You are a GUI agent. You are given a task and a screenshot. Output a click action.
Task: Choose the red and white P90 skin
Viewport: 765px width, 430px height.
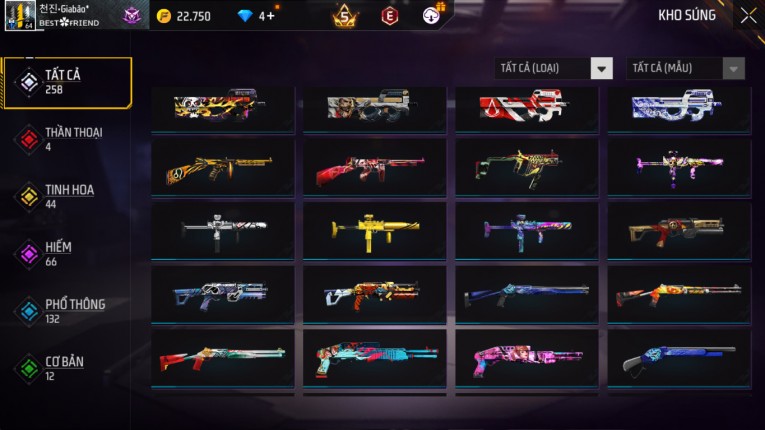click(x=526, y=107)
